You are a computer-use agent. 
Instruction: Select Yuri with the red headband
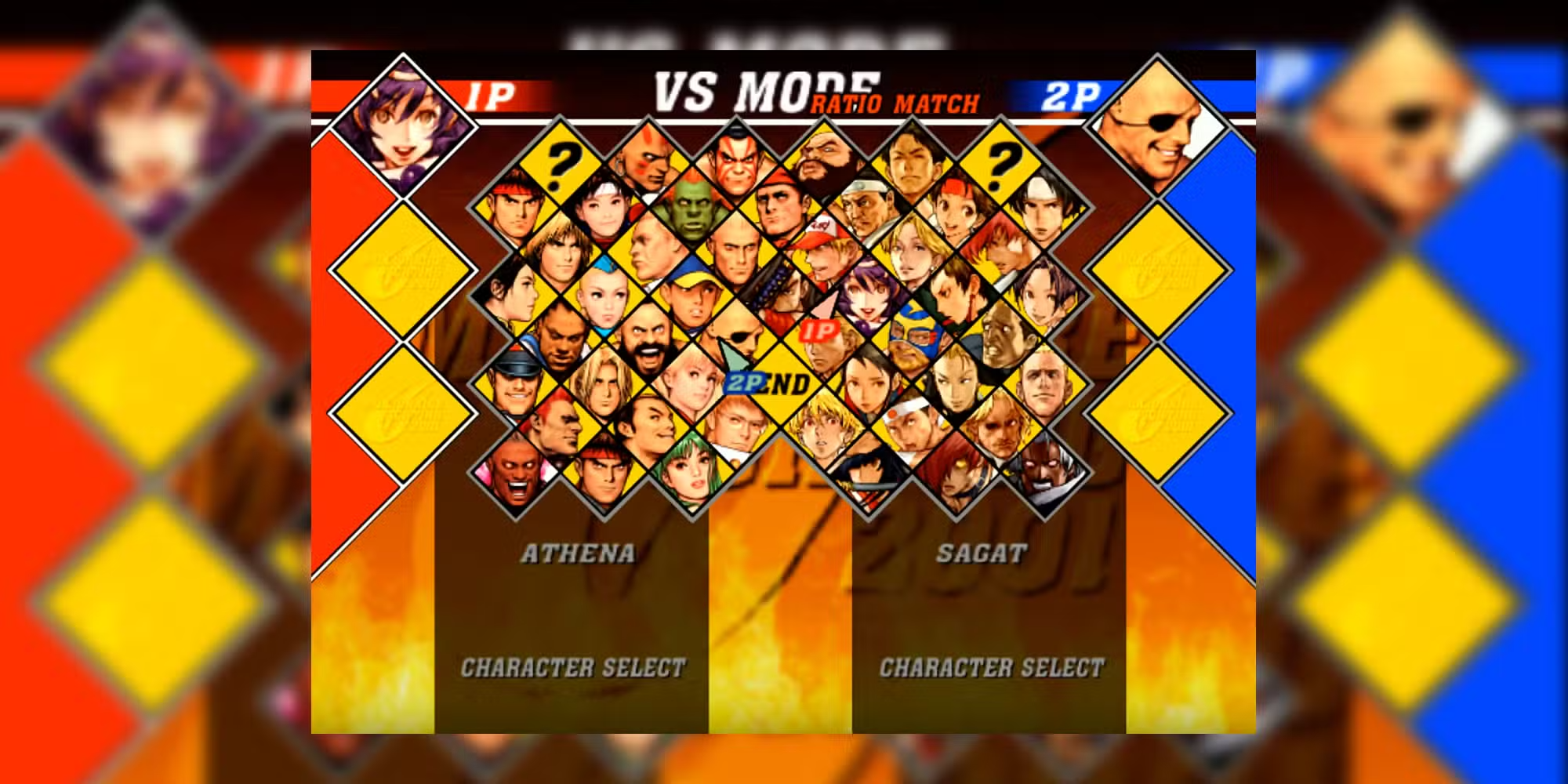[x=955, y=208]
